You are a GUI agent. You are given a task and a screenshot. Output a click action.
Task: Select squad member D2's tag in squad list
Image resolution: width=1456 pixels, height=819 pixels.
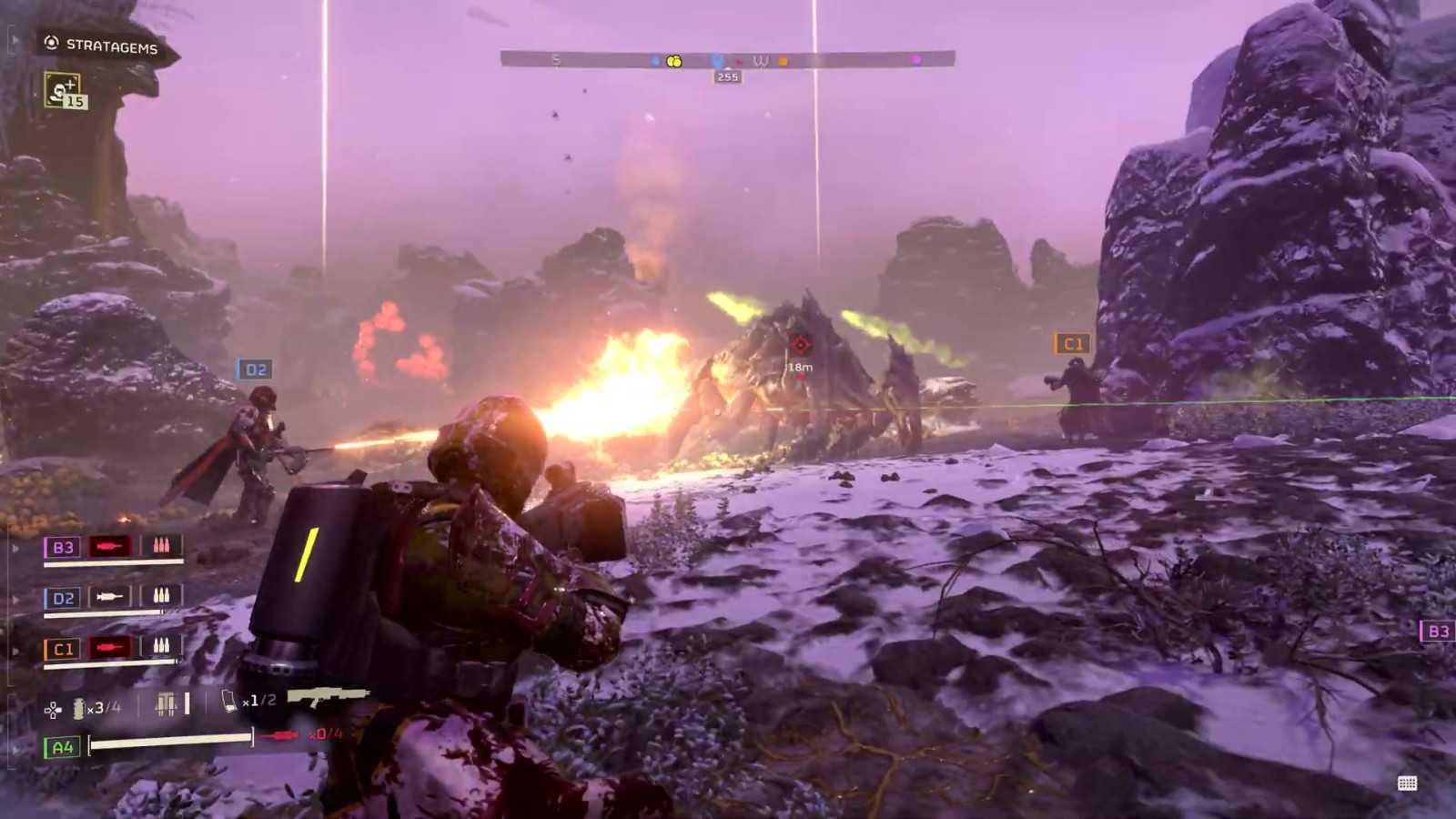63,598
